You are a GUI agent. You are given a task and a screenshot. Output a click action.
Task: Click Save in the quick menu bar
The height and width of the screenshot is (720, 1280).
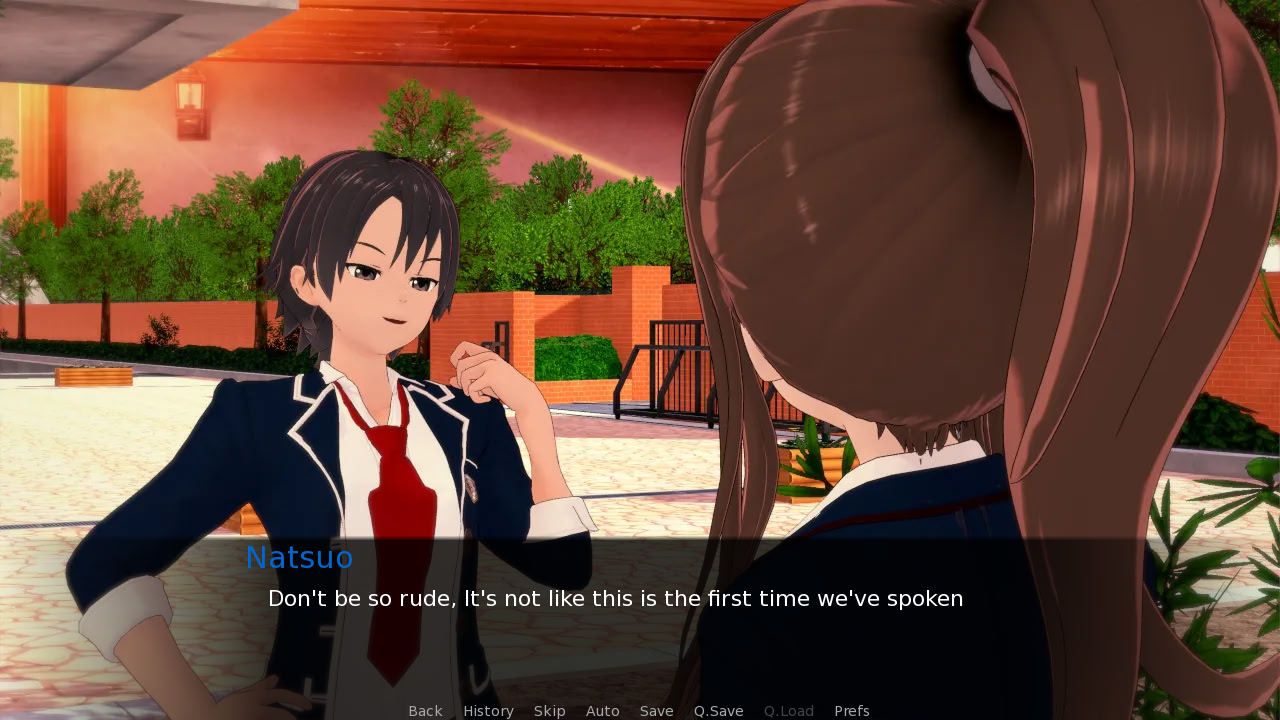pyautogui.click(x=656, y=710)
